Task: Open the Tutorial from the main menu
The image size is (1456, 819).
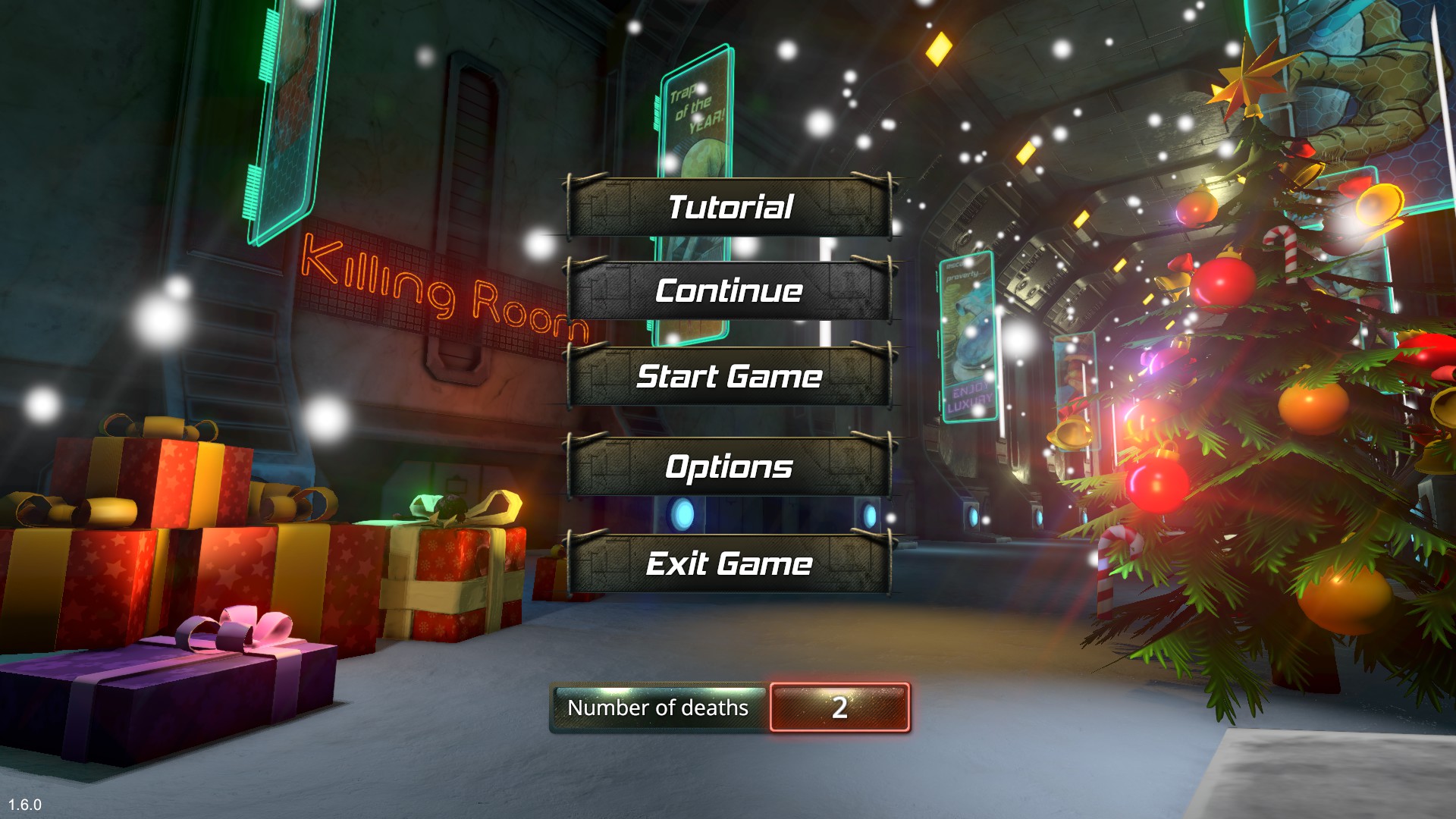Action: (728, 206)
